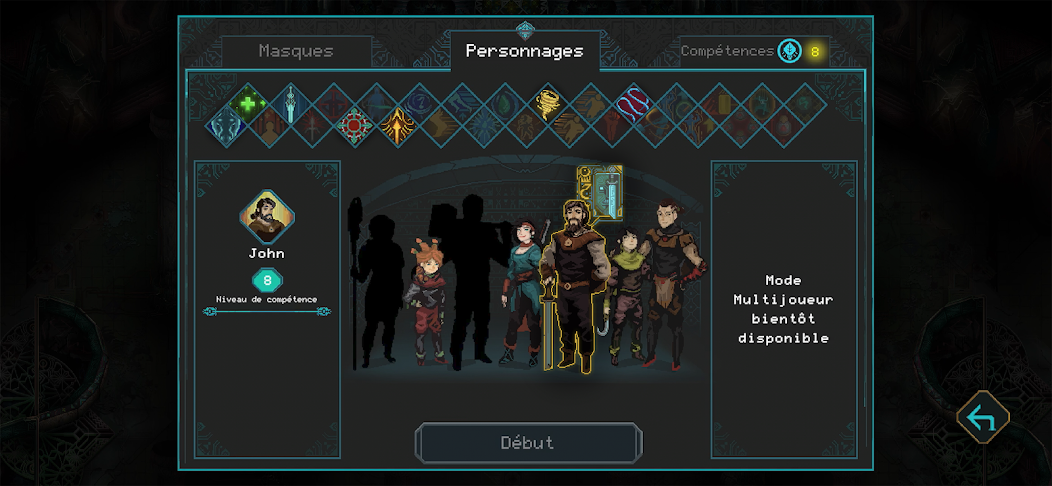Pick the red gear-shaped skill icon
The height and width of the screenshot is (486, 1052).
pos(354,127)
